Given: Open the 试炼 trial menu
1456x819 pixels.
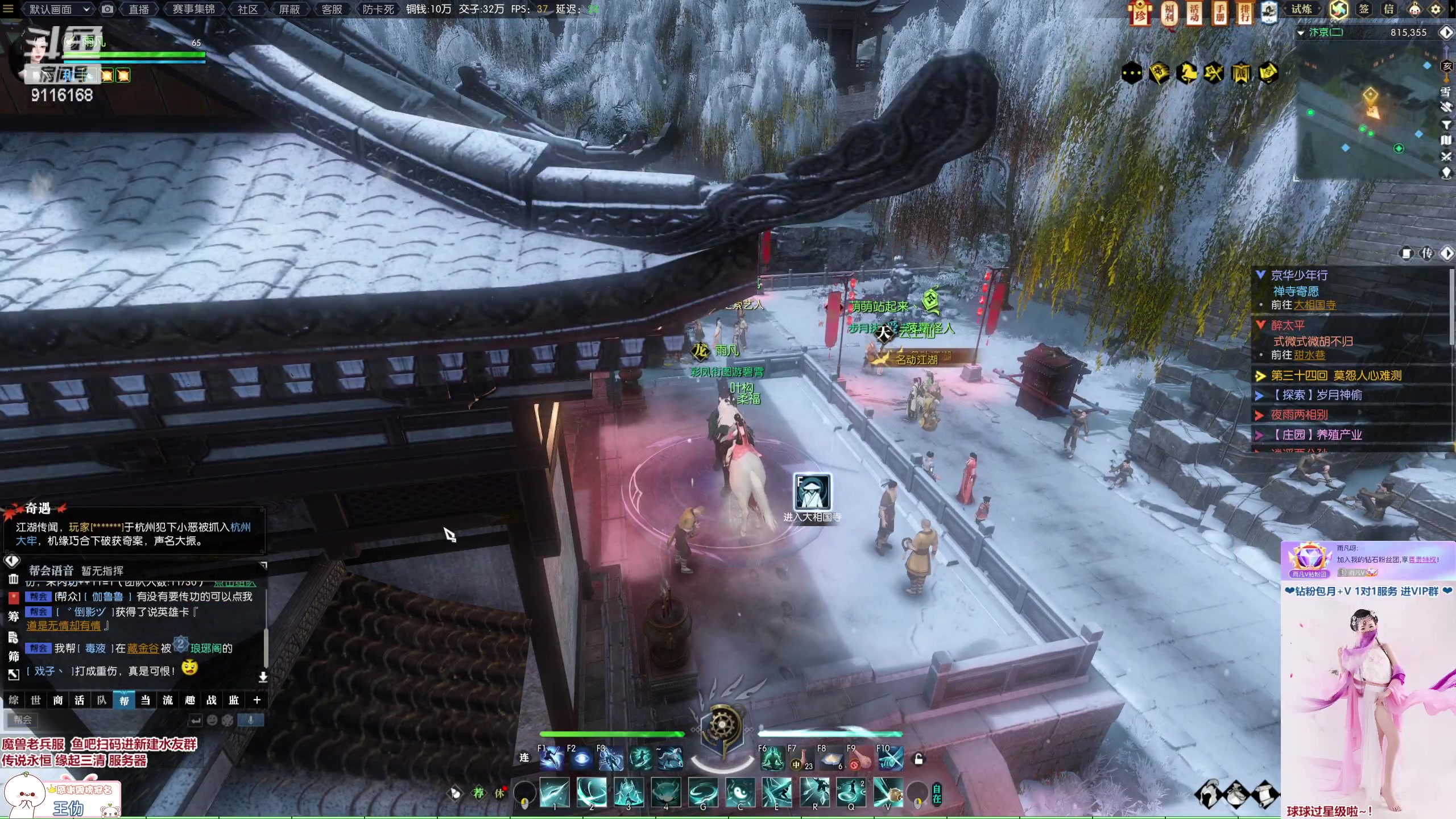Looking at the screenshot, I should click(x=1302, y=9).
